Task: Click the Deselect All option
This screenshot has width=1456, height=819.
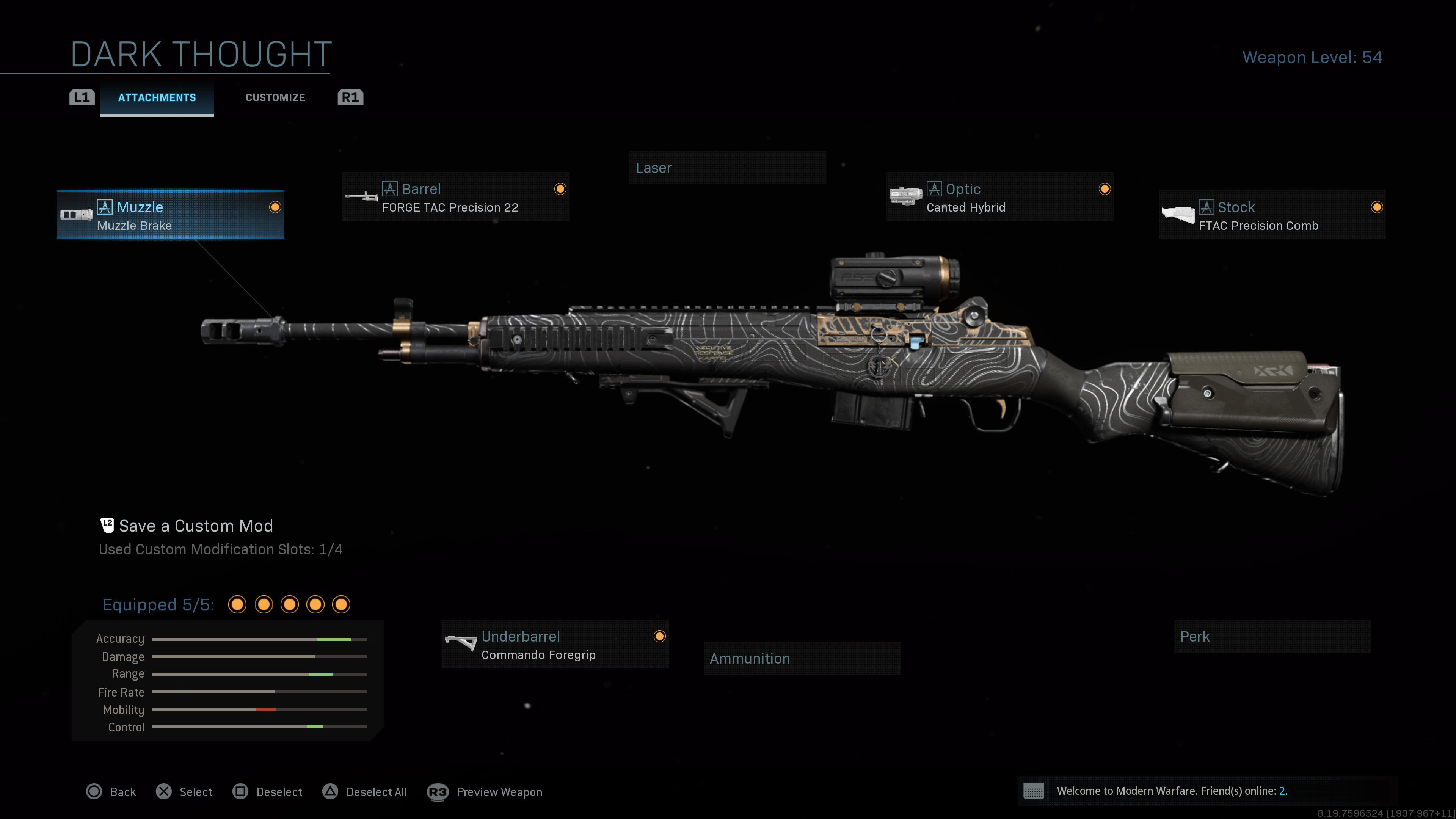Action: coord(364,792)
